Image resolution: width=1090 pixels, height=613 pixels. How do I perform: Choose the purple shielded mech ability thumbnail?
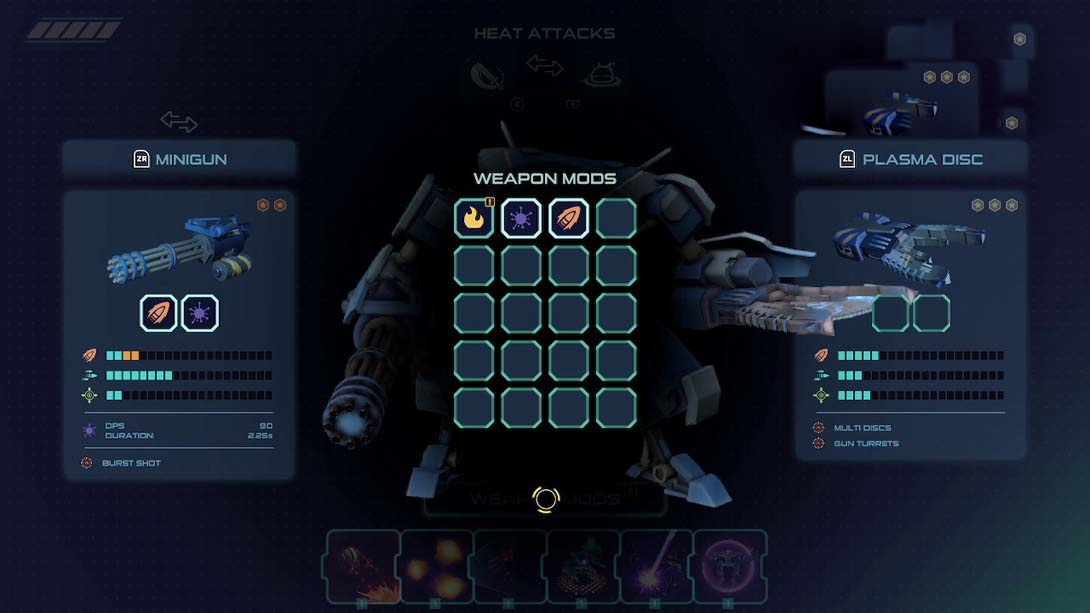click(730, 566)
